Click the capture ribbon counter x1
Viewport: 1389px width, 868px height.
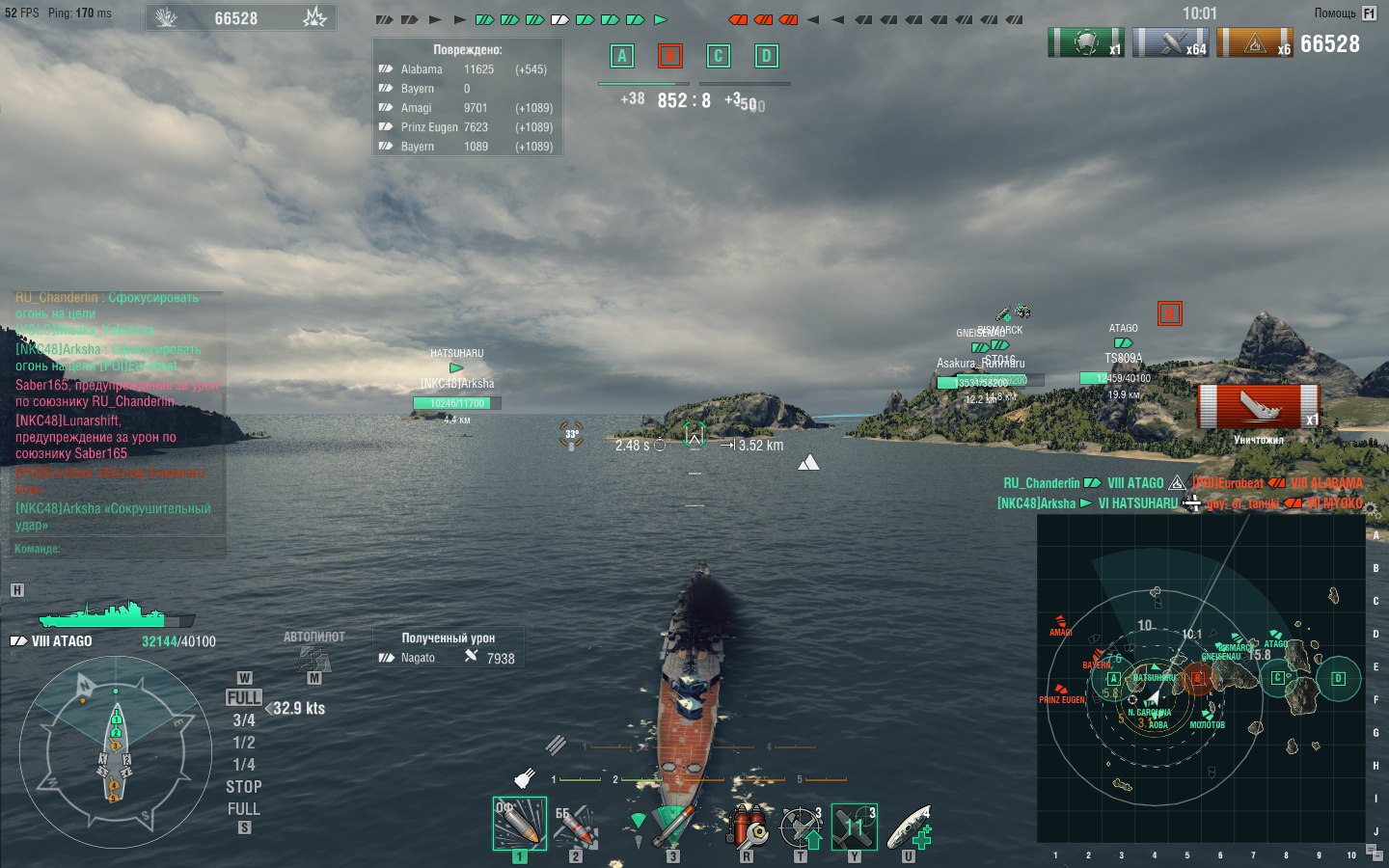1086,42
